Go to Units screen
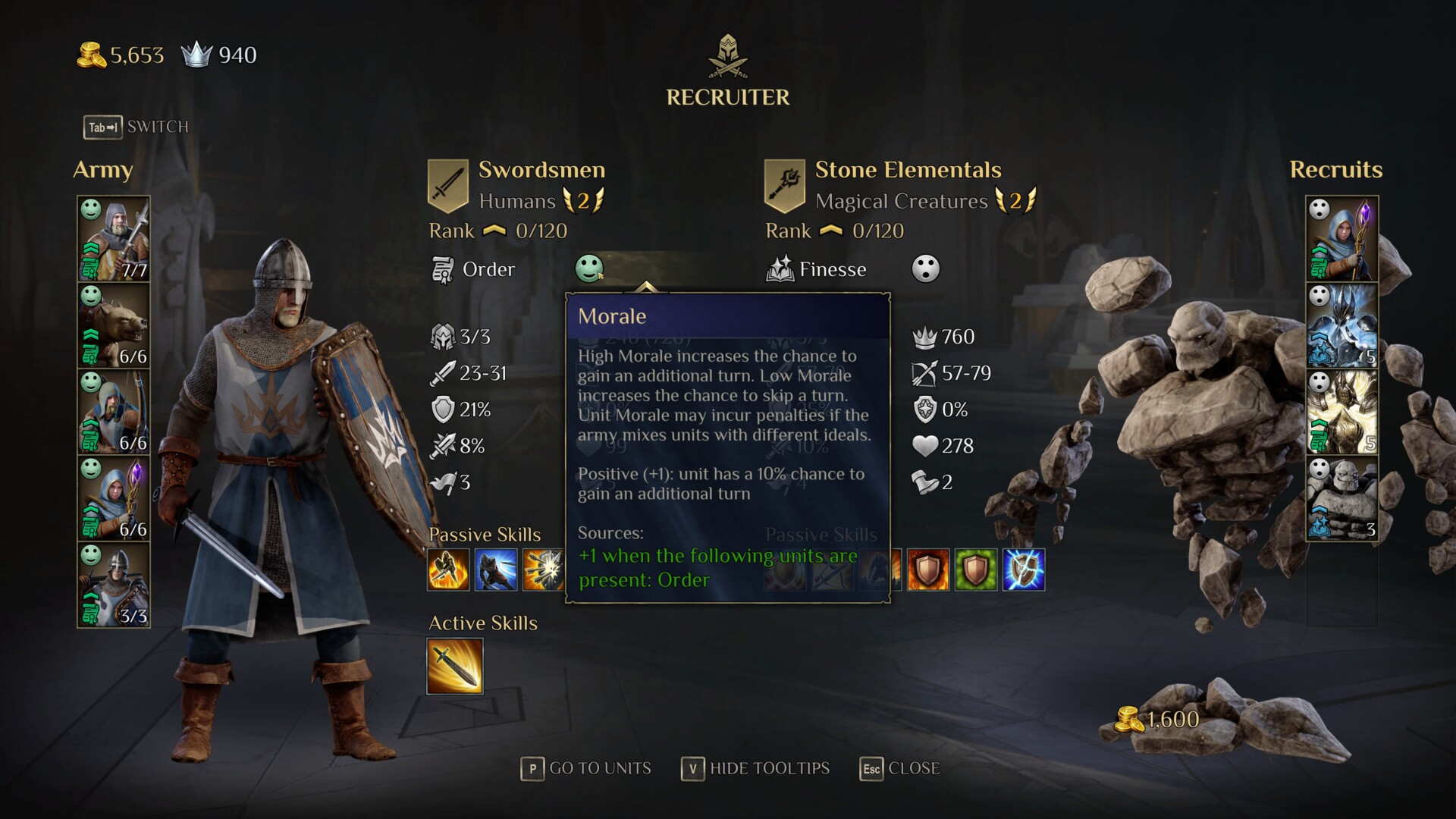The height and width of the screenshot is (819, 1456). pyautogui.click(x=586, y=768)
